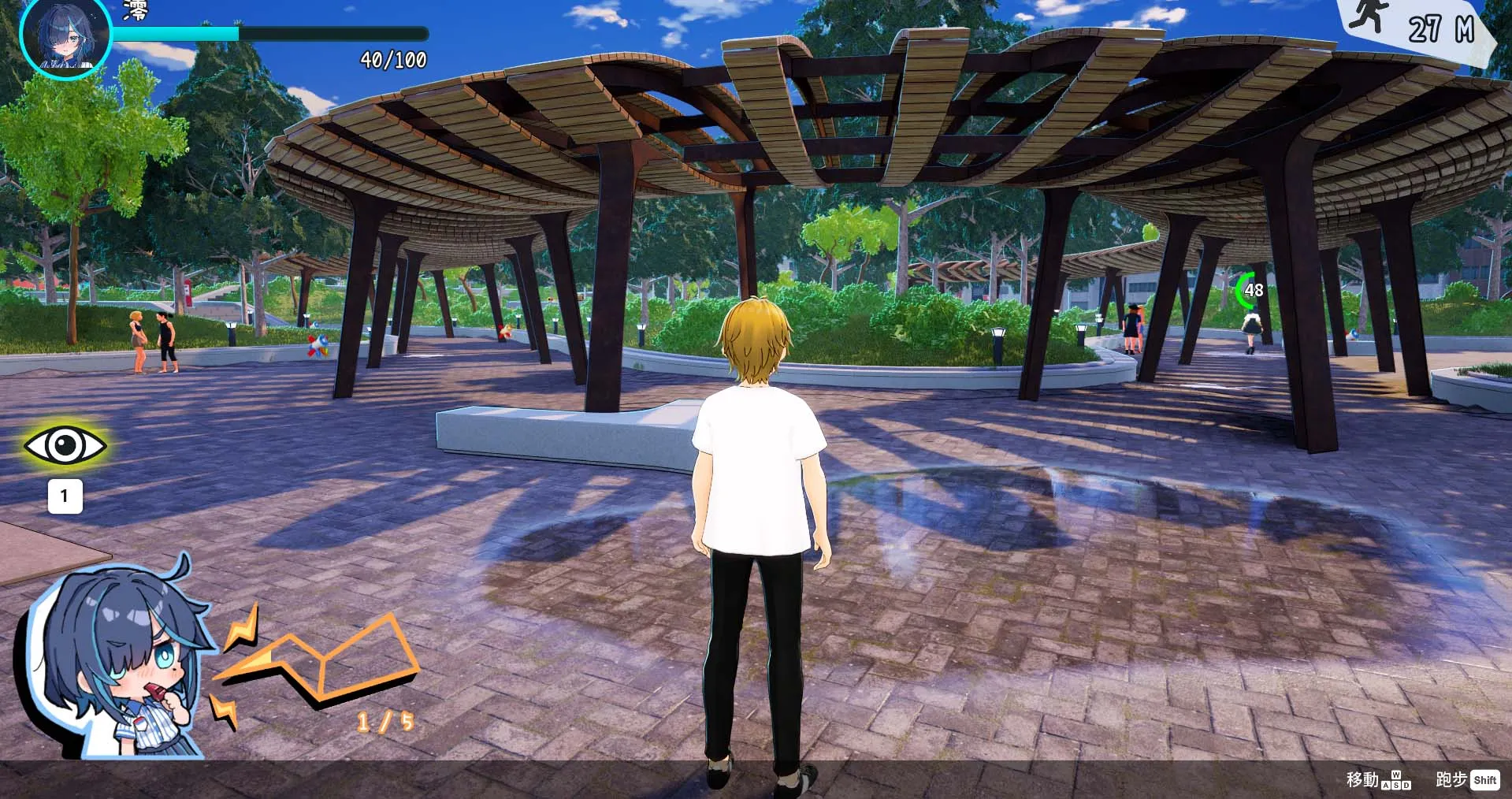The height and width of the screenshot is (799, 1512).
Task: Activate the observation eye skill icon
Action: pyautogui.click(x=66, y=445)
